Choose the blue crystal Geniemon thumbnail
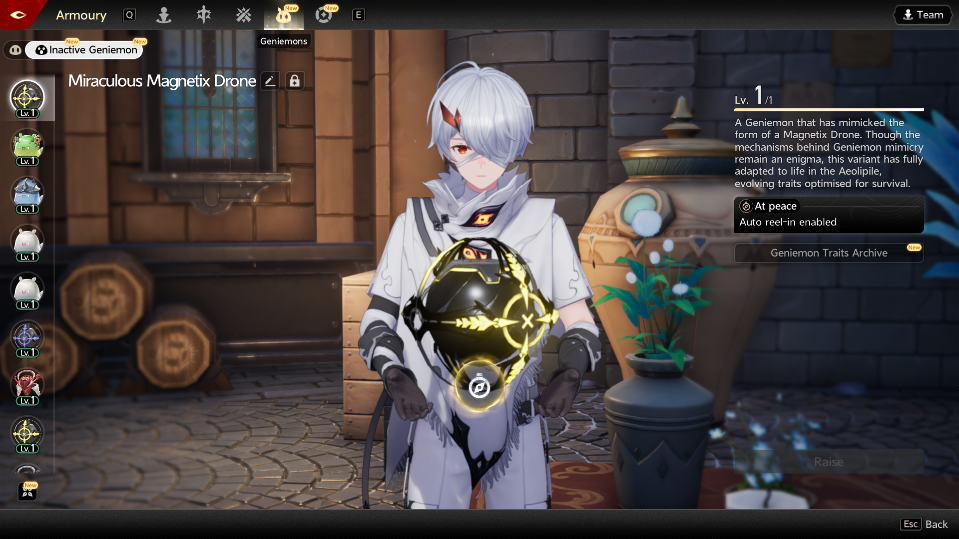This screenshot has width=959, height=539. coord(27,193)
